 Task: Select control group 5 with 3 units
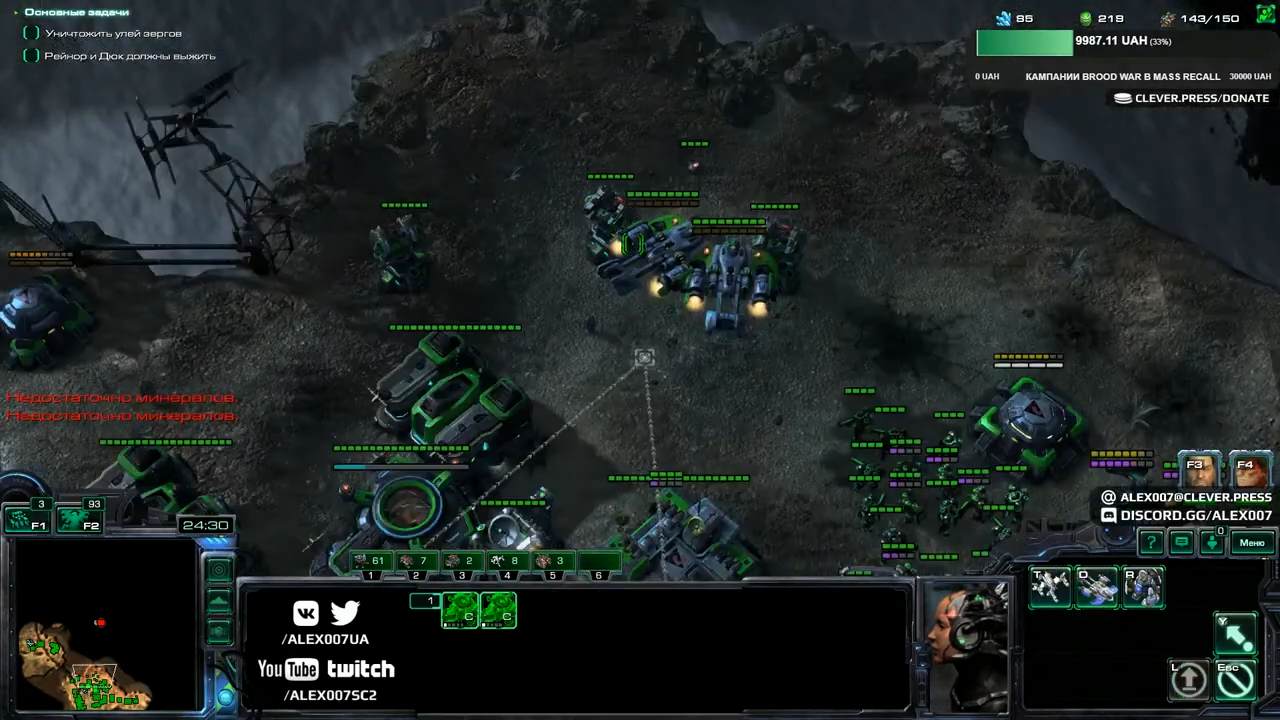pos(553,561)
